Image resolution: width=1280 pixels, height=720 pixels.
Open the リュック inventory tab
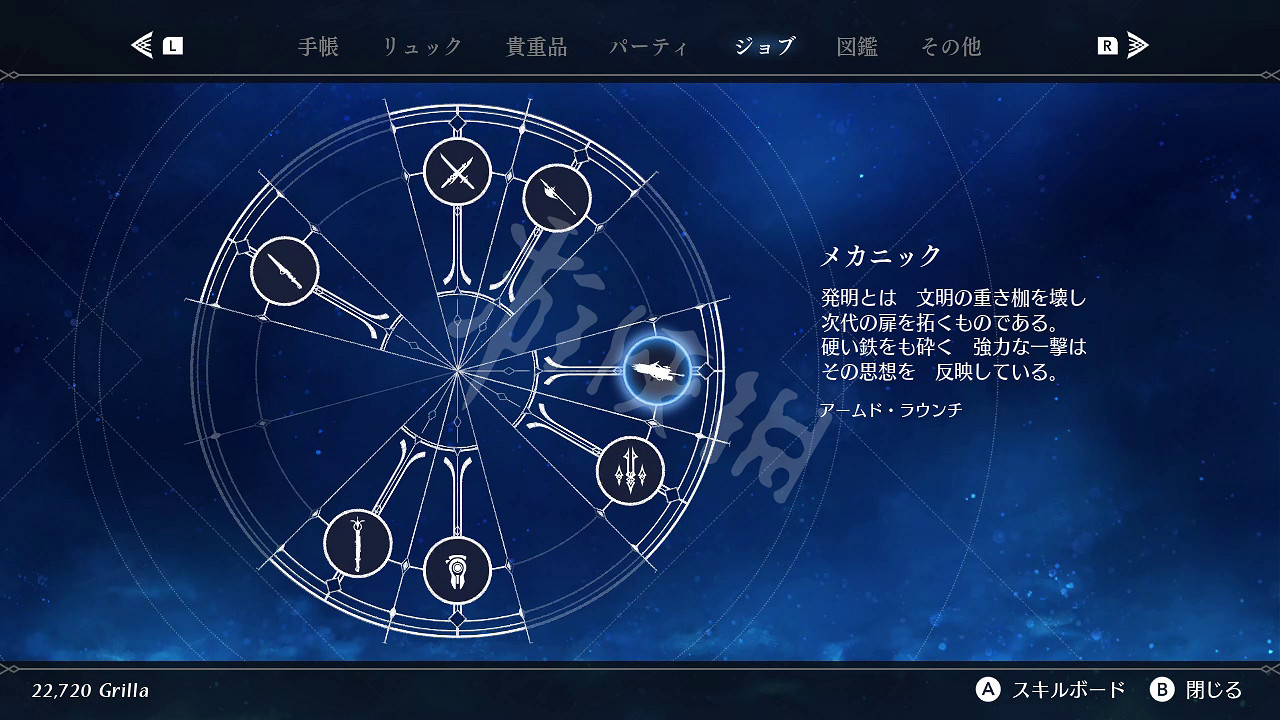(422, 45)
